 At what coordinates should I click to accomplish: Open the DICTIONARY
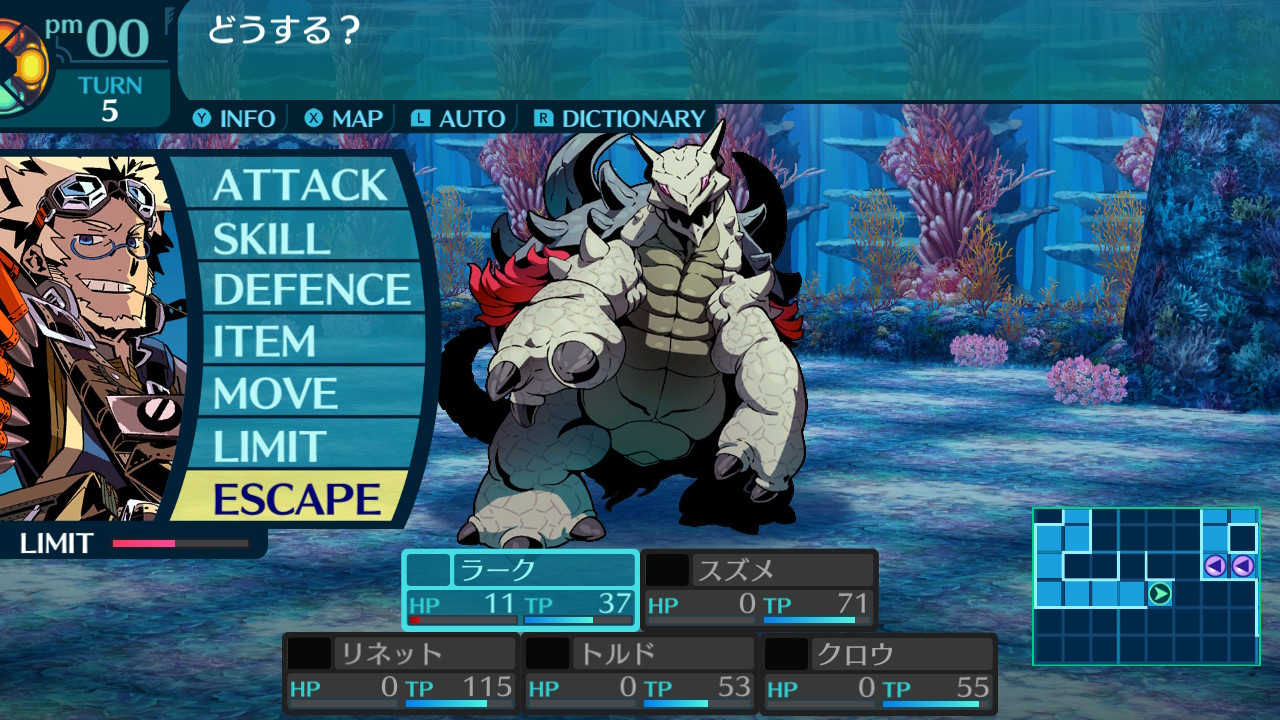pyautogui.click(x=620, y=118)
